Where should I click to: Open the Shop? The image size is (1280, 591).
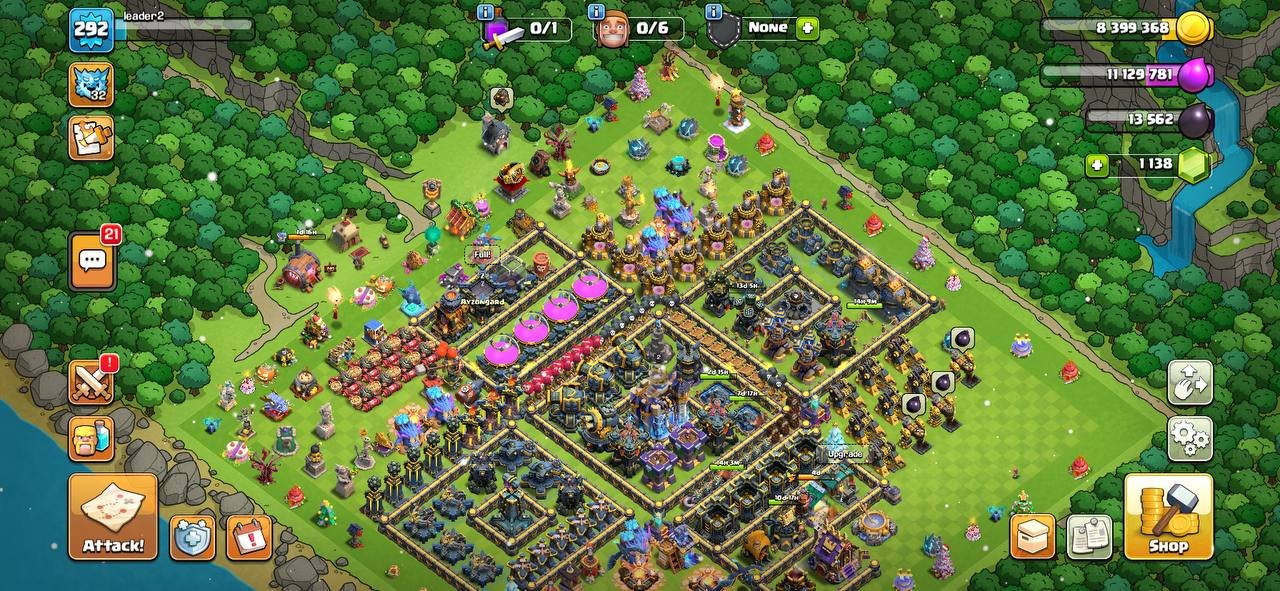click(1168, 516)
